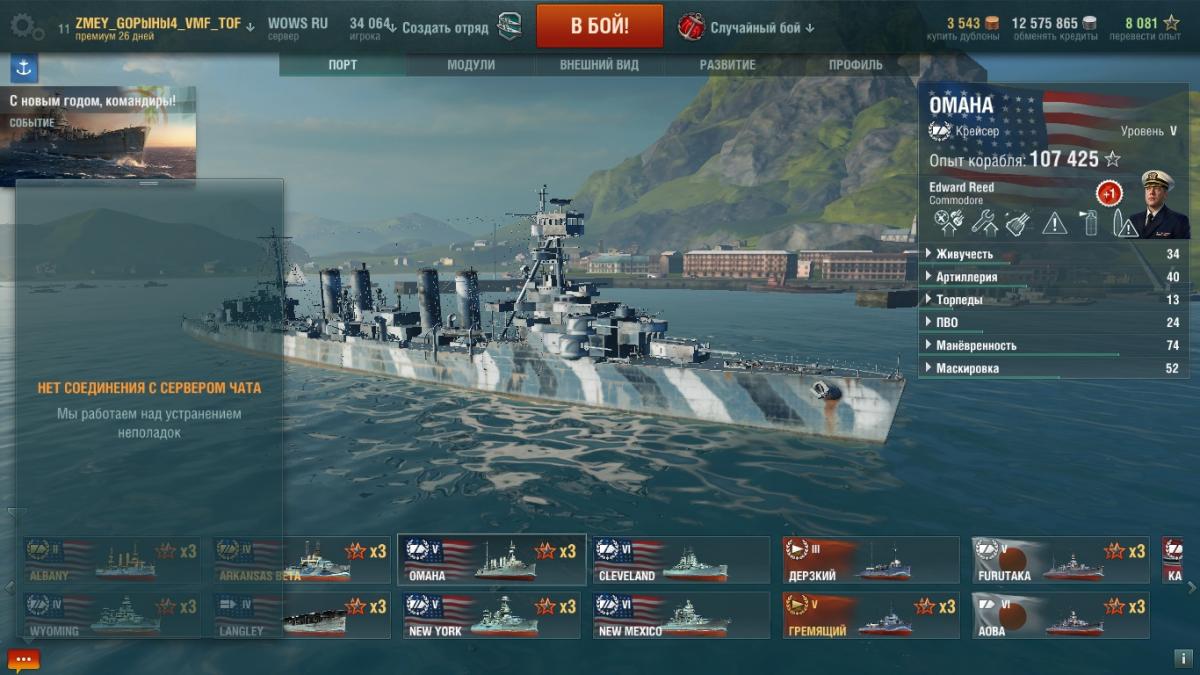Select the ПОРТ tab
Viewport: 1200px width, 675px height.
[343, 65]
